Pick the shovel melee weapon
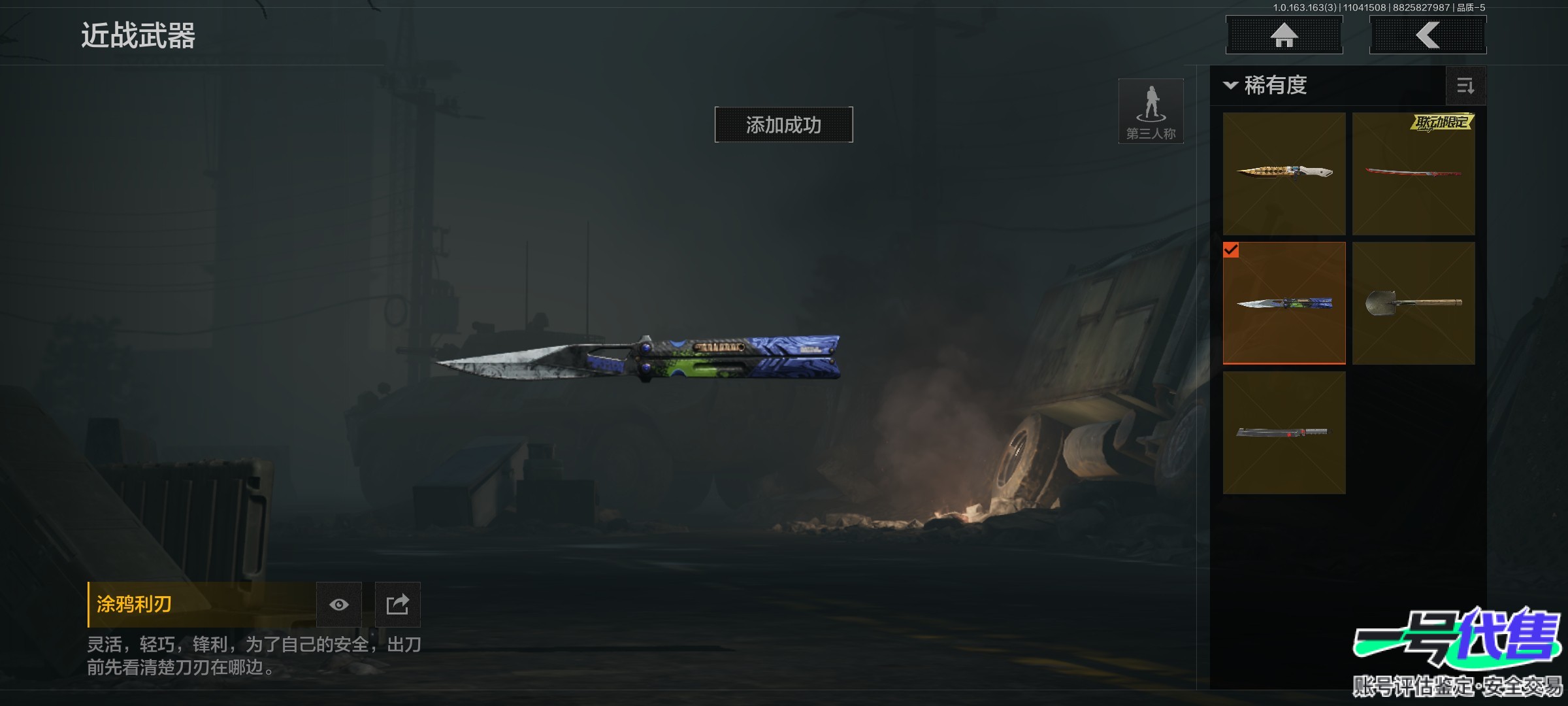 coord(1413,303)
